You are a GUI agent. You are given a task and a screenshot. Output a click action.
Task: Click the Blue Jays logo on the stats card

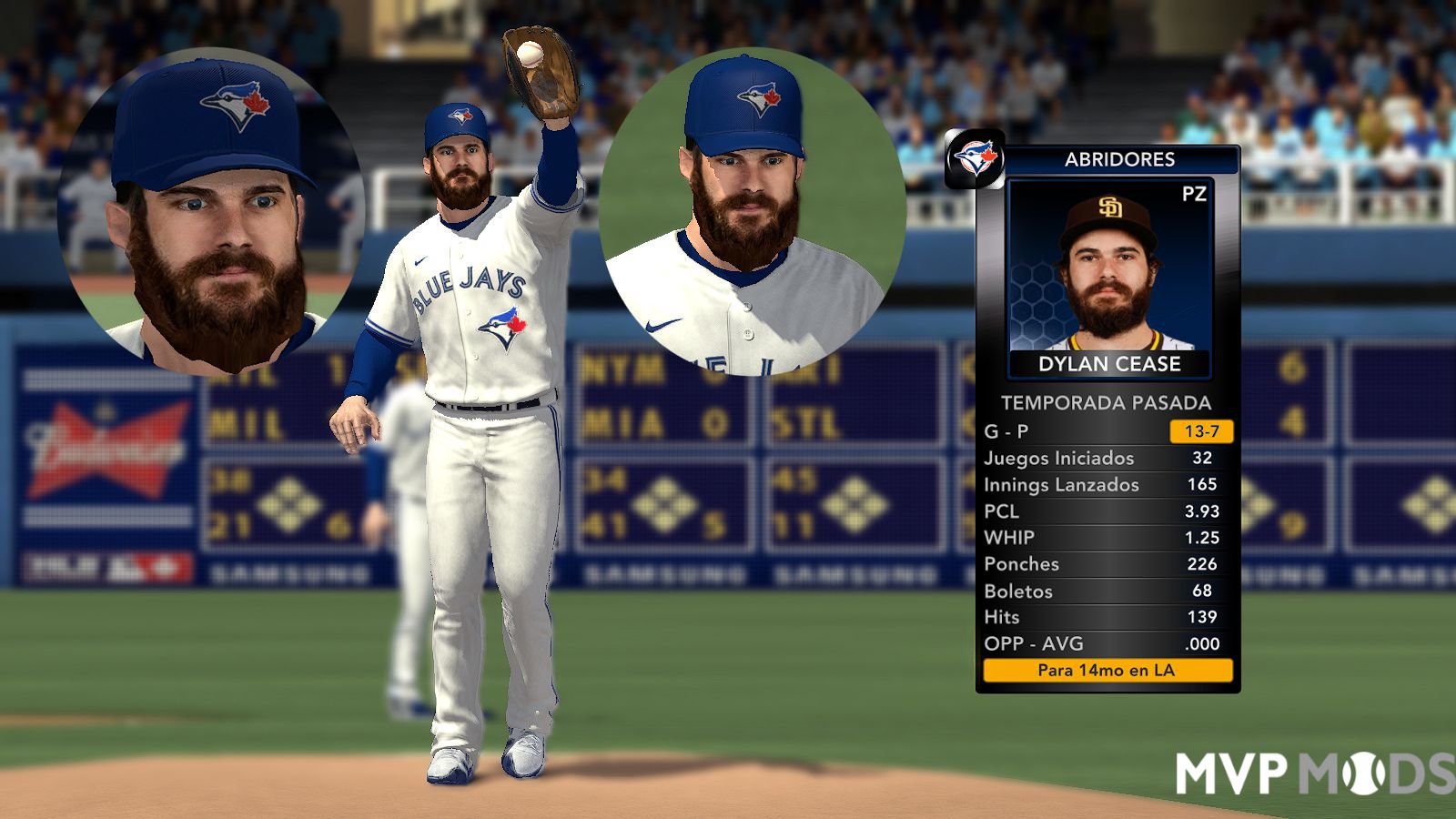pyautogui.click(x=975, y=159)
